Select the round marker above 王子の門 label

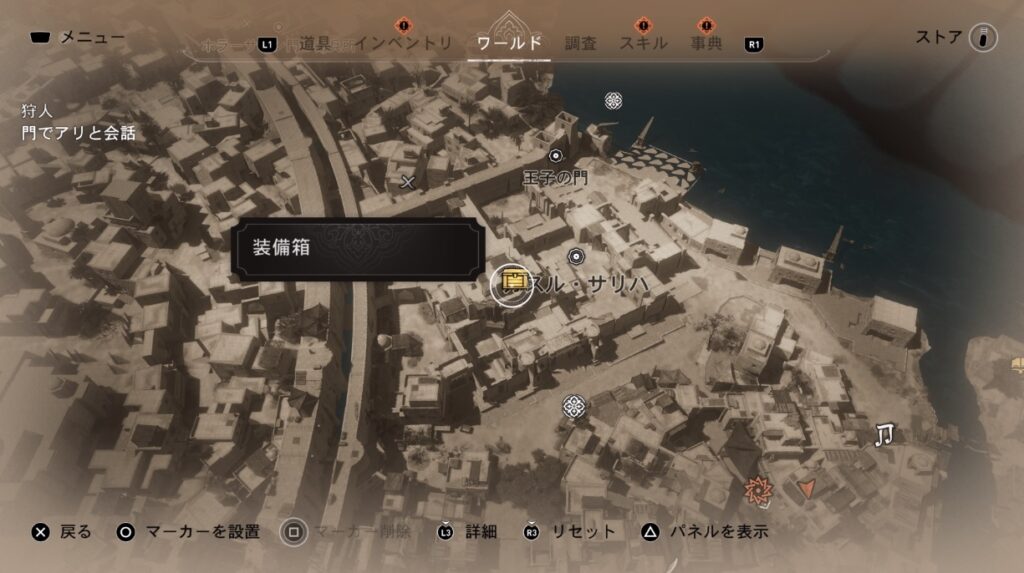click(x=556, y=155)
